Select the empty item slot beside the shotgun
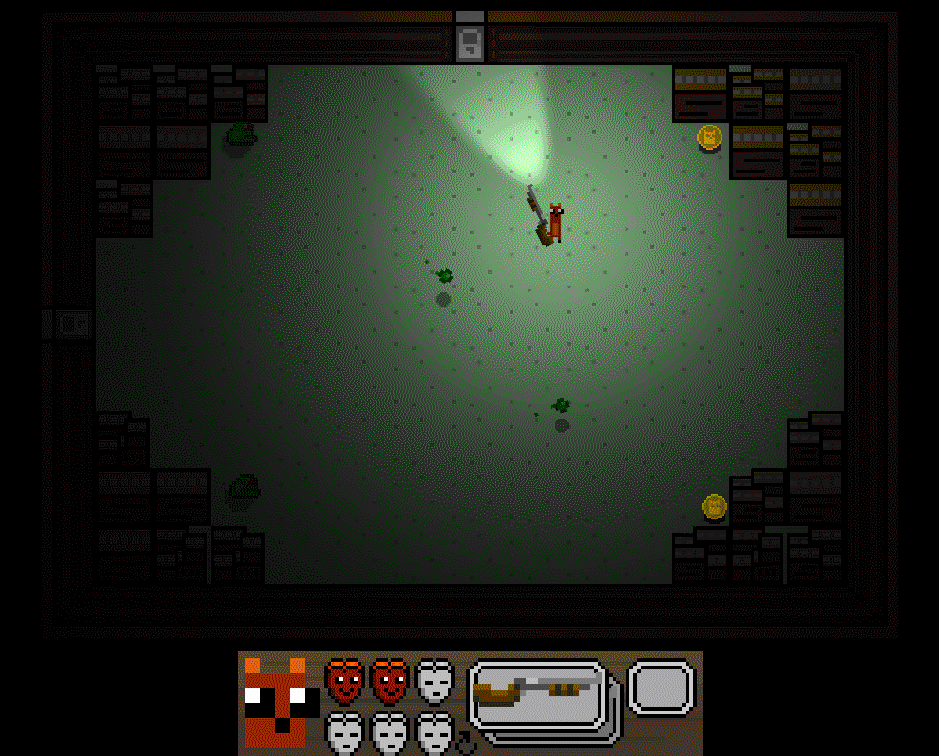Viewport: 939px width, 756px height. point(661,688)
